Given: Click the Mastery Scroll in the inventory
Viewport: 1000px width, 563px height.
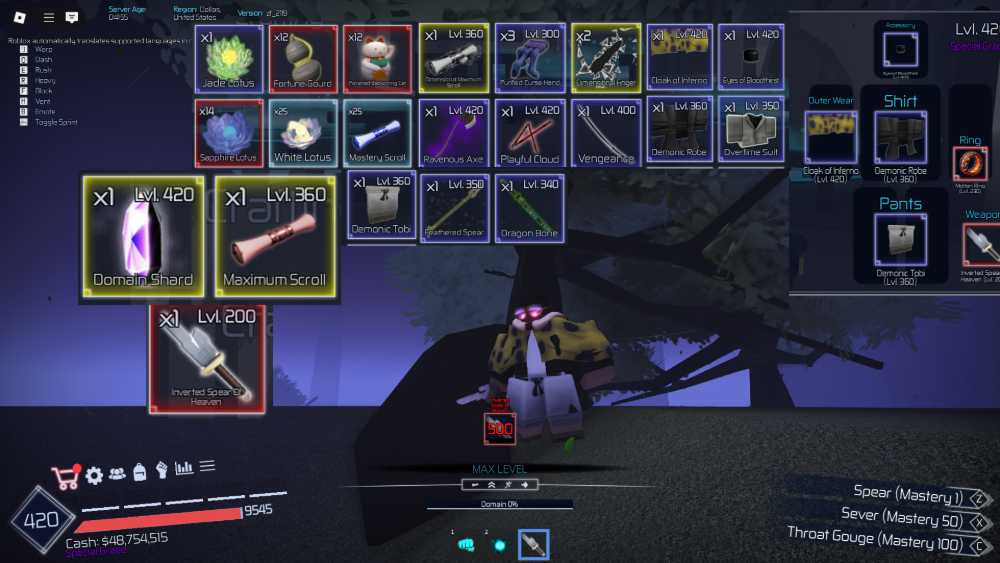Looking at the screenshot, I should [x=377, y=132].
